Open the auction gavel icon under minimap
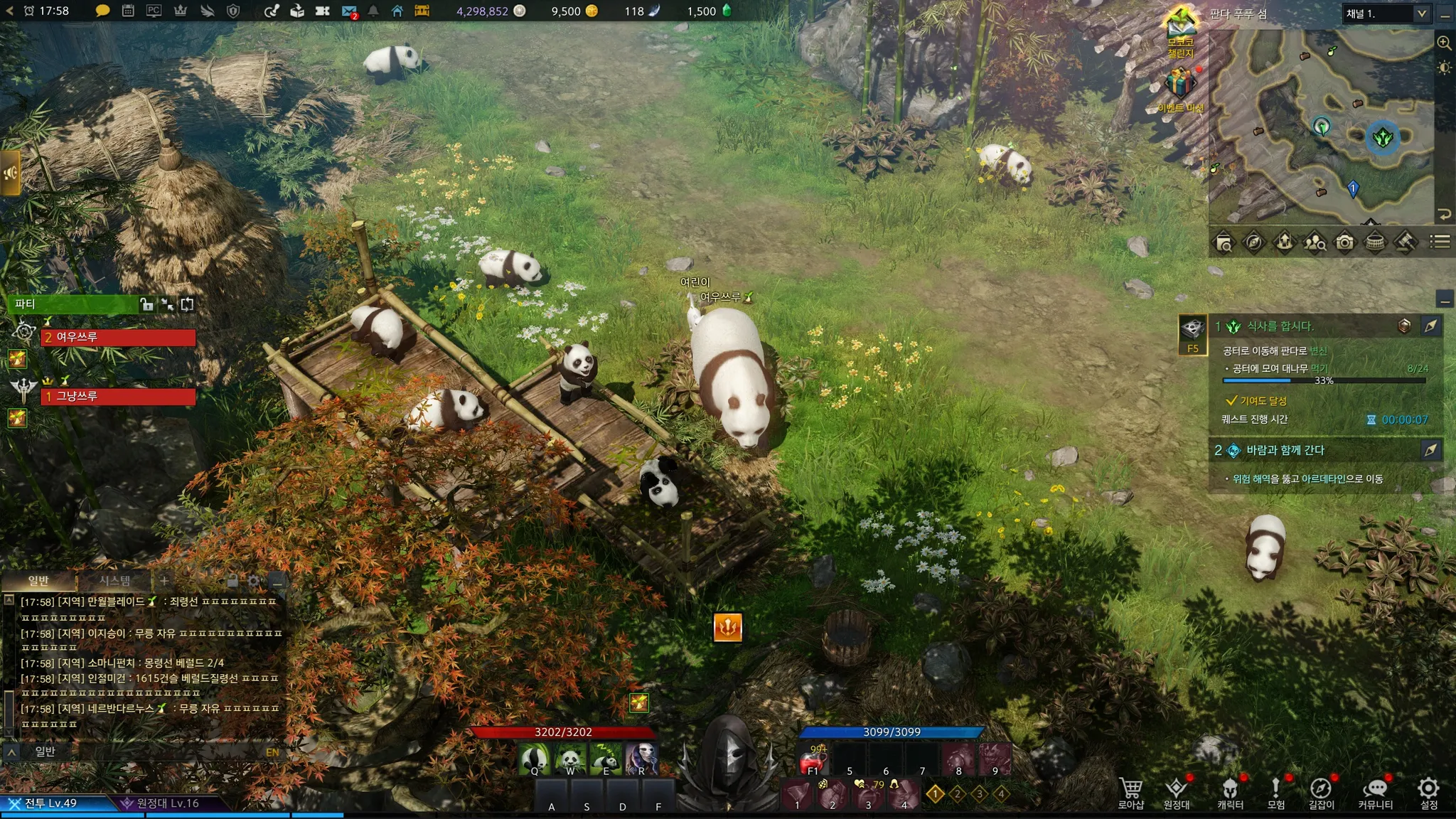The height and width of the screenshot is (819, 1456). tap(1405, 242)
